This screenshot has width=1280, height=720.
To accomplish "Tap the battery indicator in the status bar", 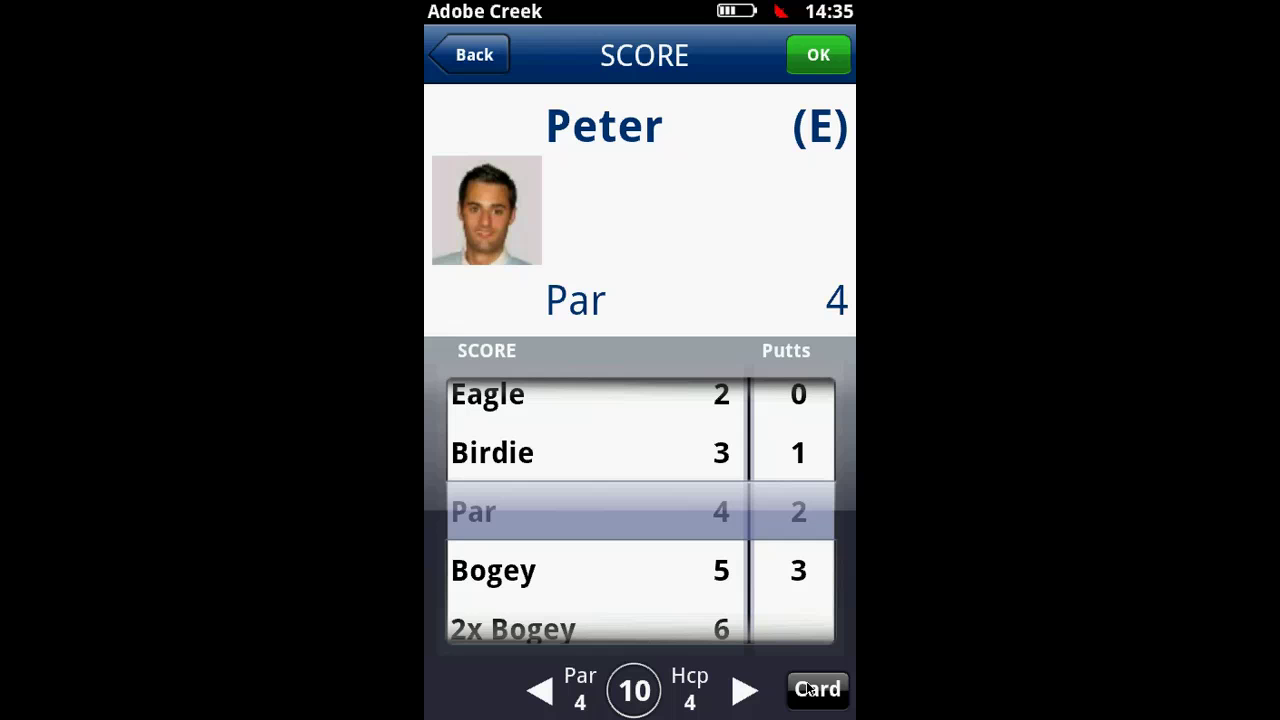I will pyautogui.click(x=737, y=11).
